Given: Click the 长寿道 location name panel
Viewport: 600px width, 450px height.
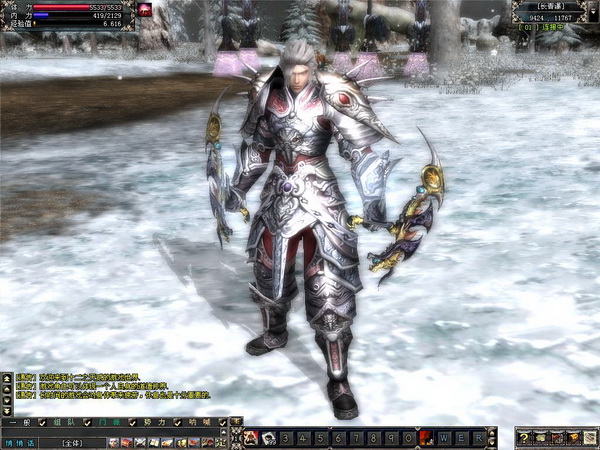Looking at the screenshot, I should (x=552, y=6).
